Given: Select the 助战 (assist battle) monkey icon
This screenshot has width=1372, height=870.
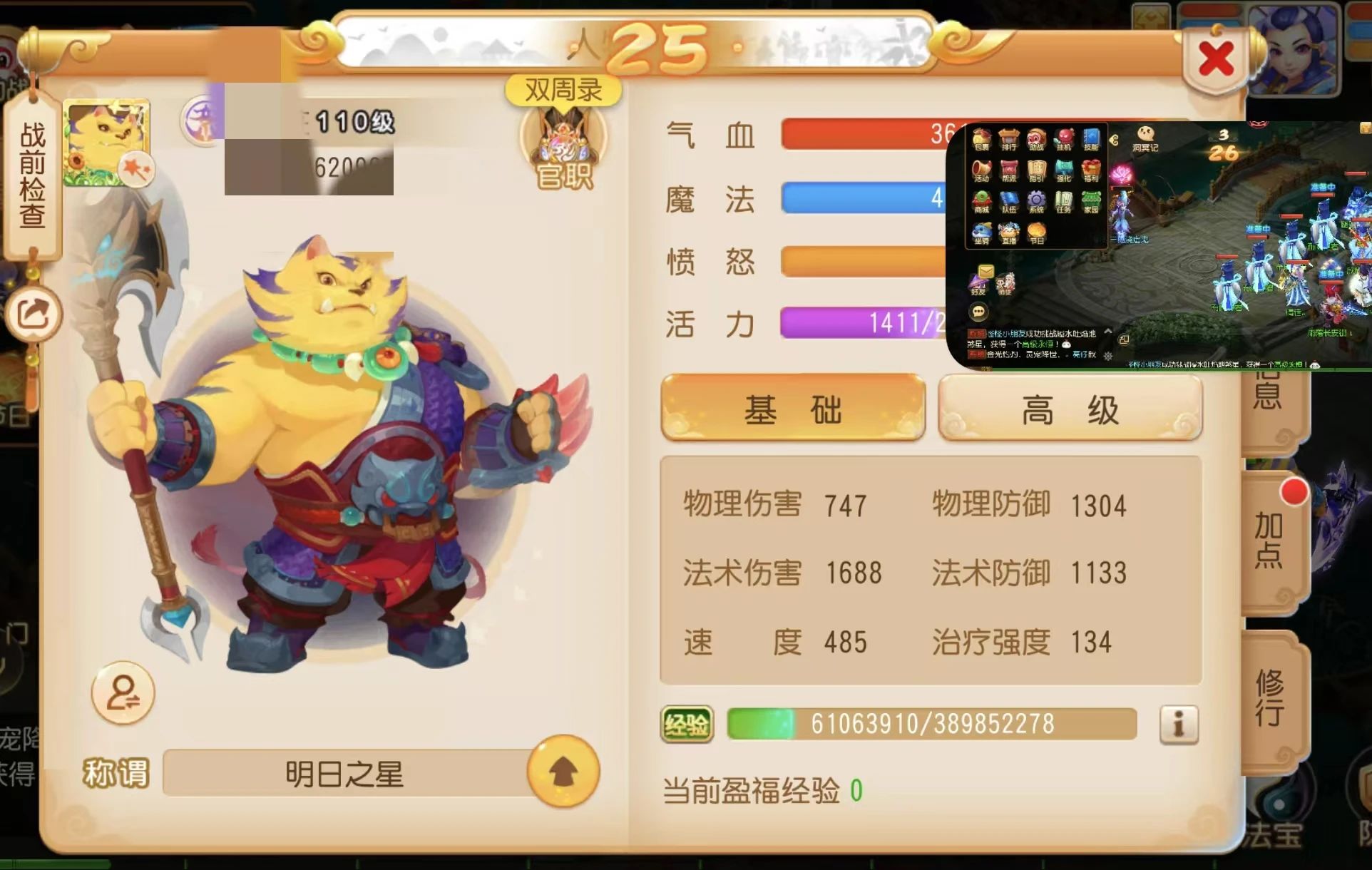Looking at the screenshot, I should 1036,138.
